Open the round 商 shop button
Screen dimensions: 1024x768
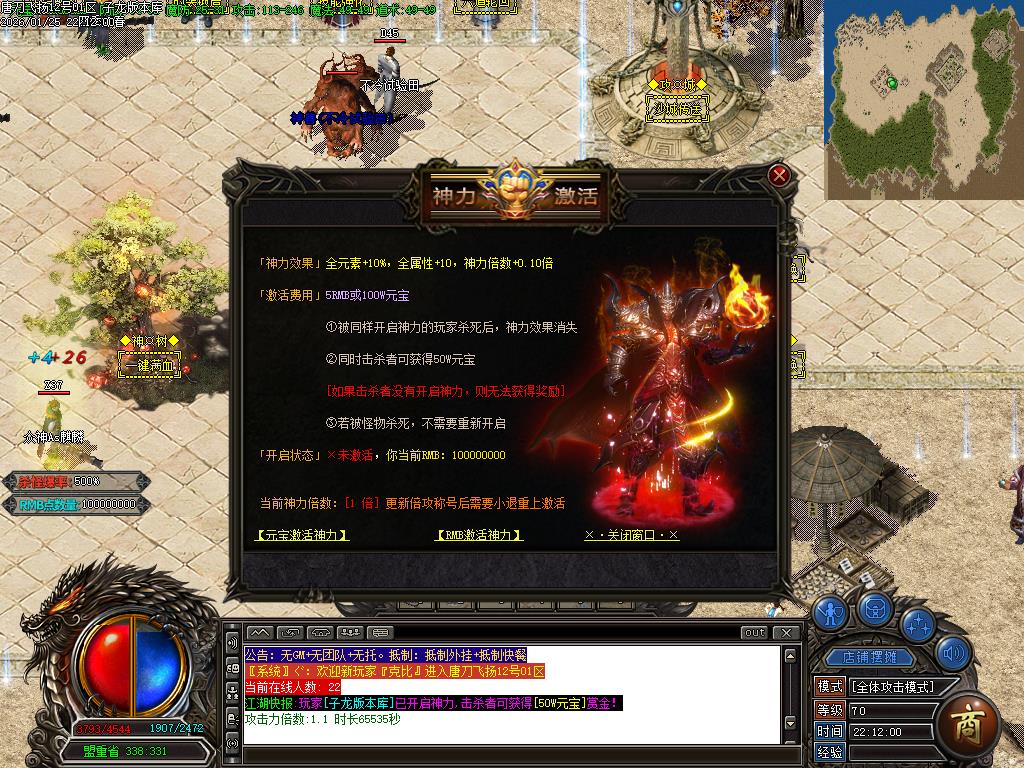click(967, 722)
